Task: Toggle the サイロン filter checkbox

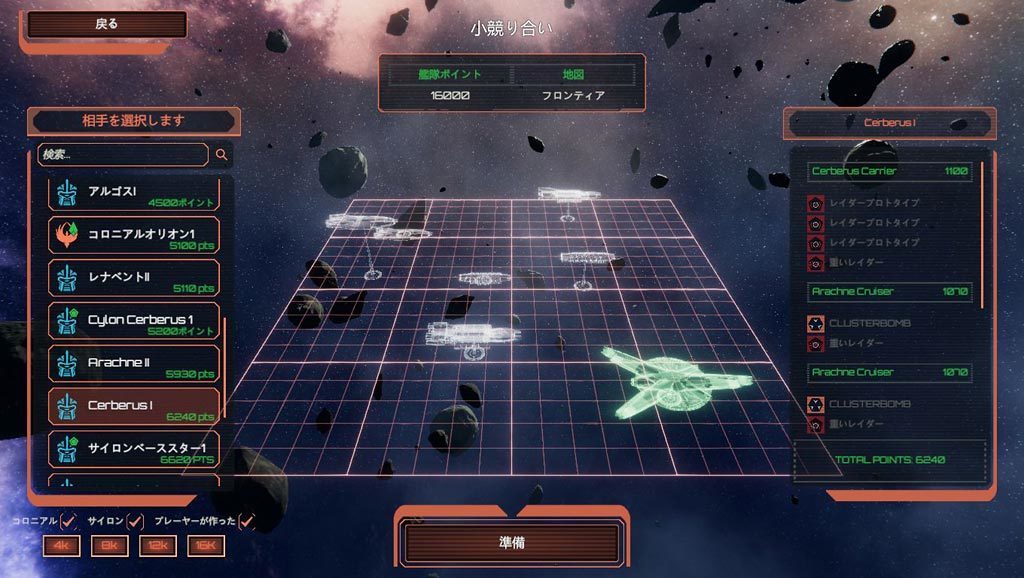Action: (136, 521)
